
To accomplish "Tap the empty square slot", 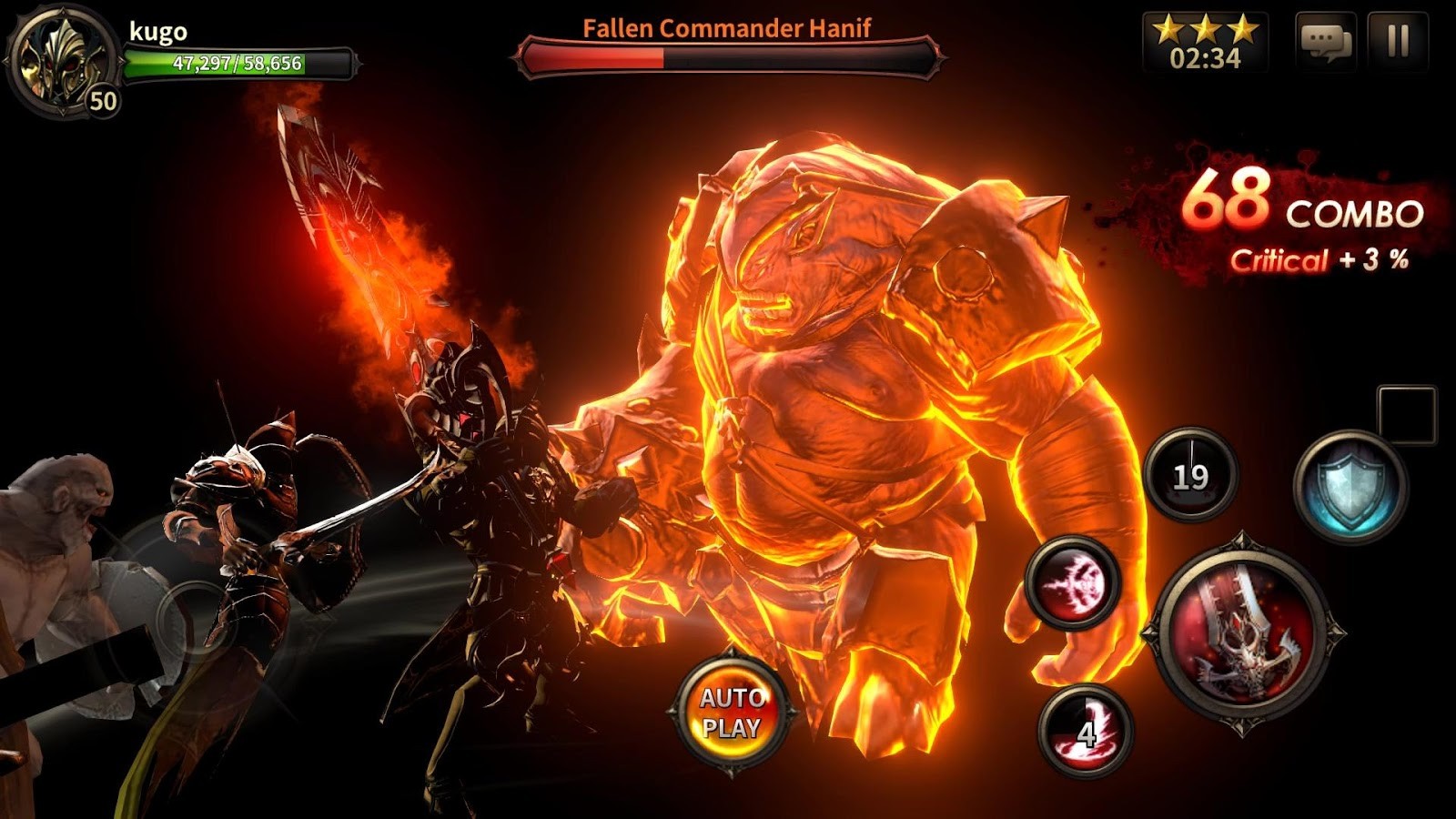I will (x=1407, y=415).
